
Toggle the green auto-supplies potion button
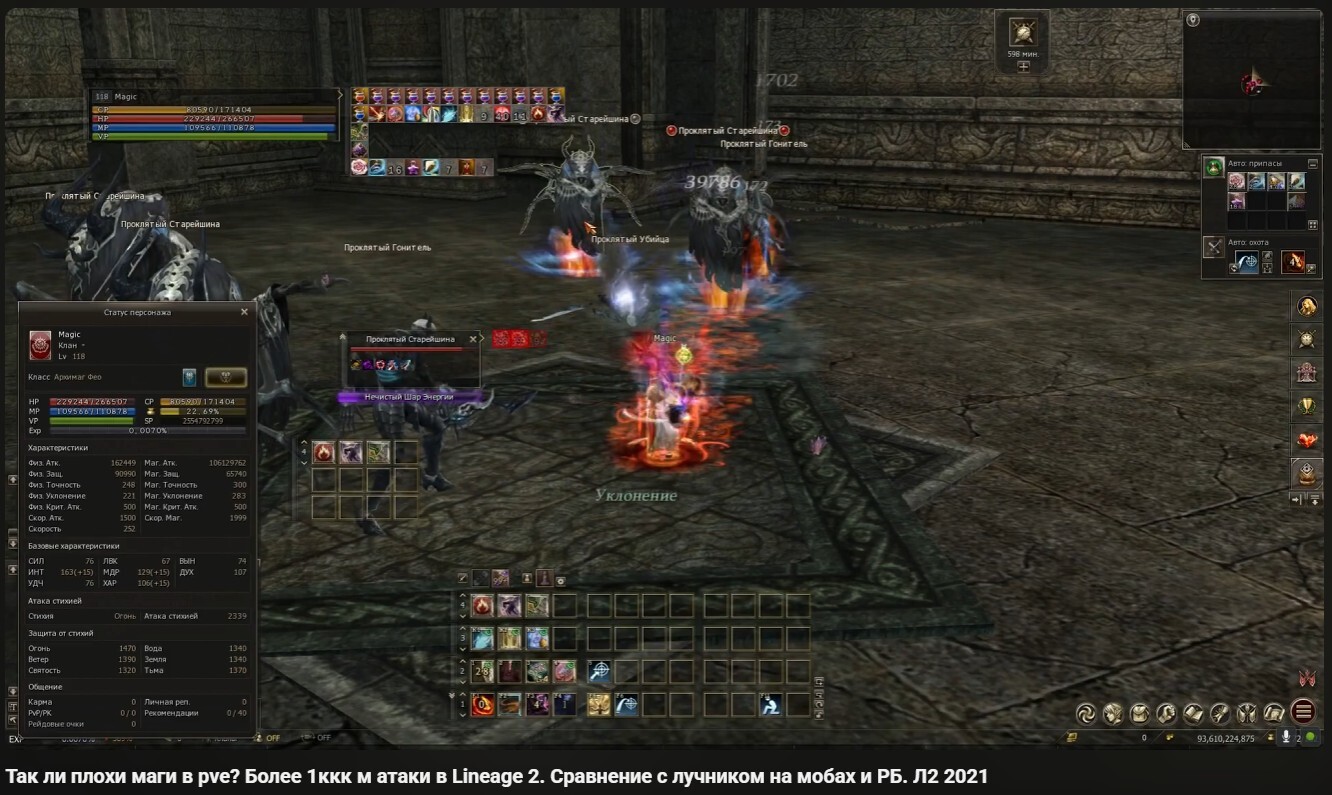tap(1214, 166)
